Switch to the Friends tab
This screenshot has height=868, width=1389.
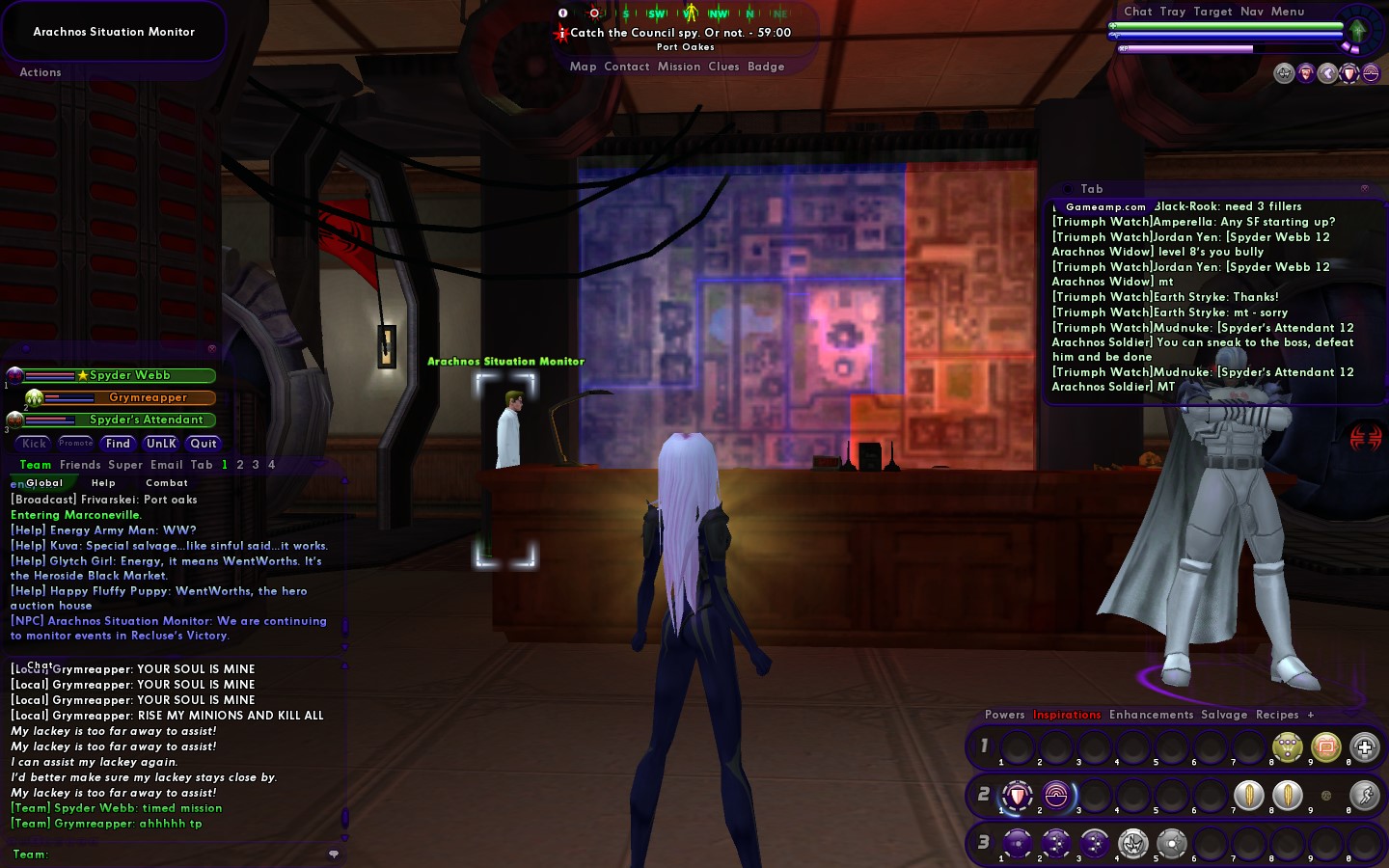tap(80, 465)
